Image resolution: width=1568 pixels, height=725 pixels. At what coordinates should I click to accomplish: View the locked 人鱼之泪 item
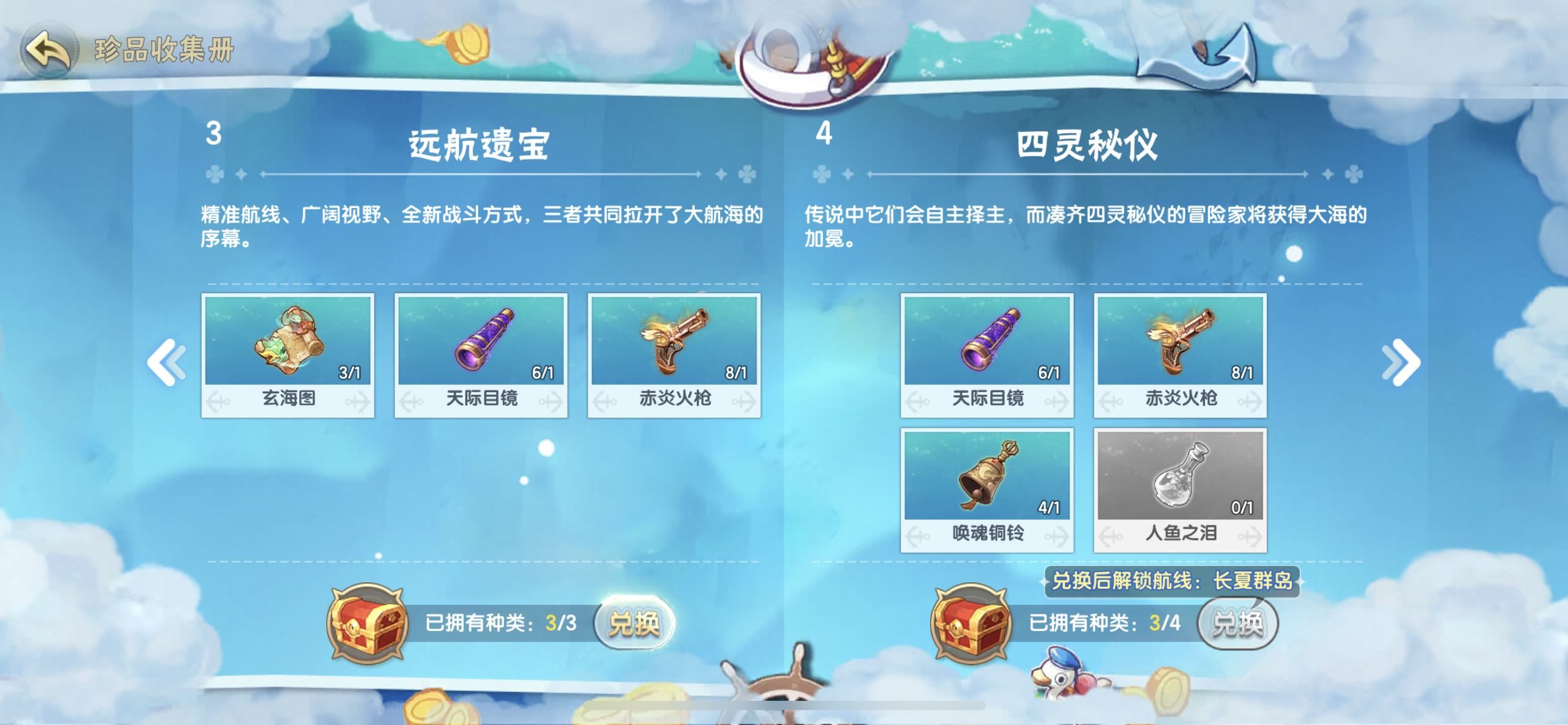point(1180,490)
